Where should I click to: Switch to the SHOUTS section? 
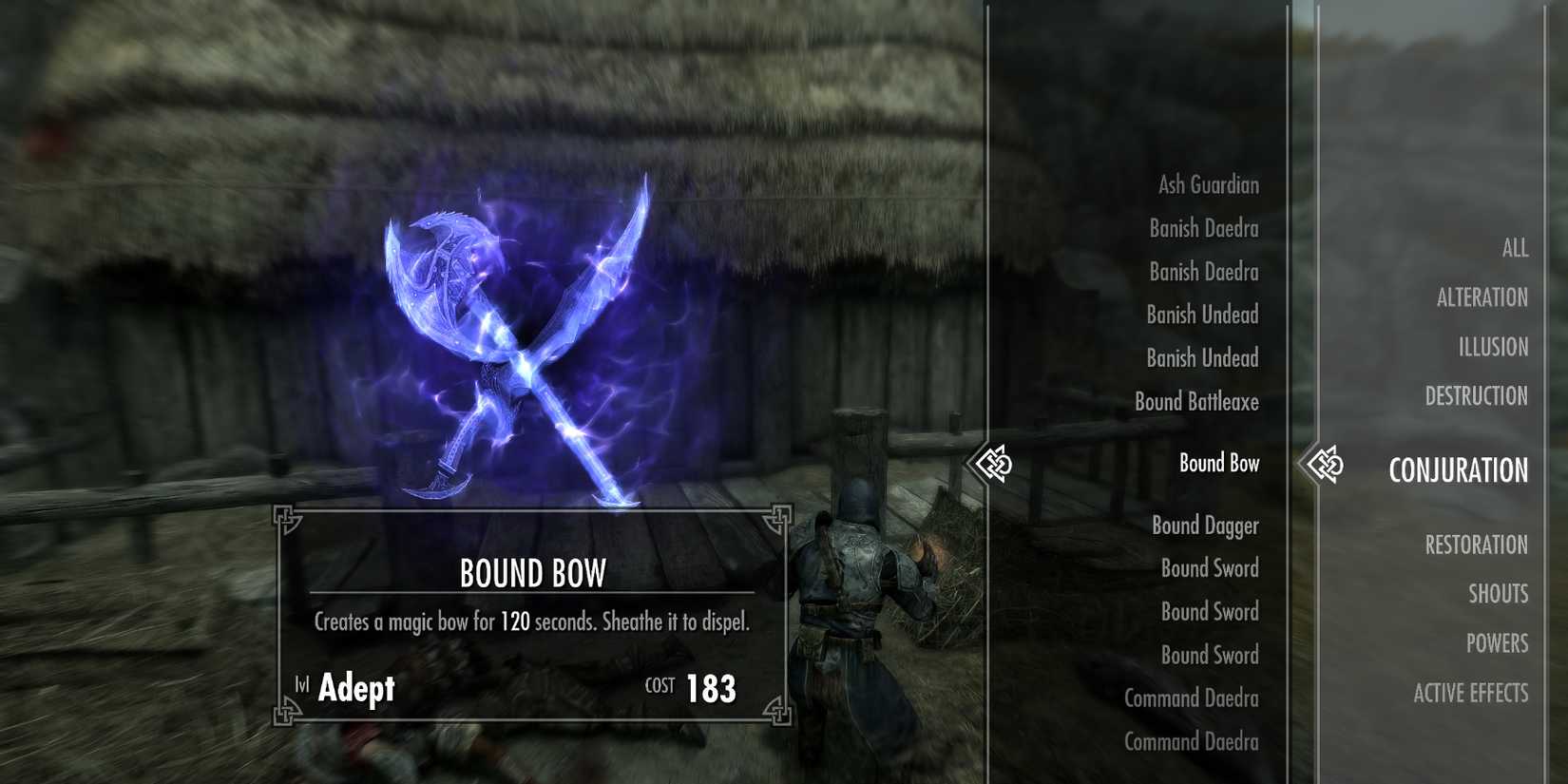point(1500,593)
